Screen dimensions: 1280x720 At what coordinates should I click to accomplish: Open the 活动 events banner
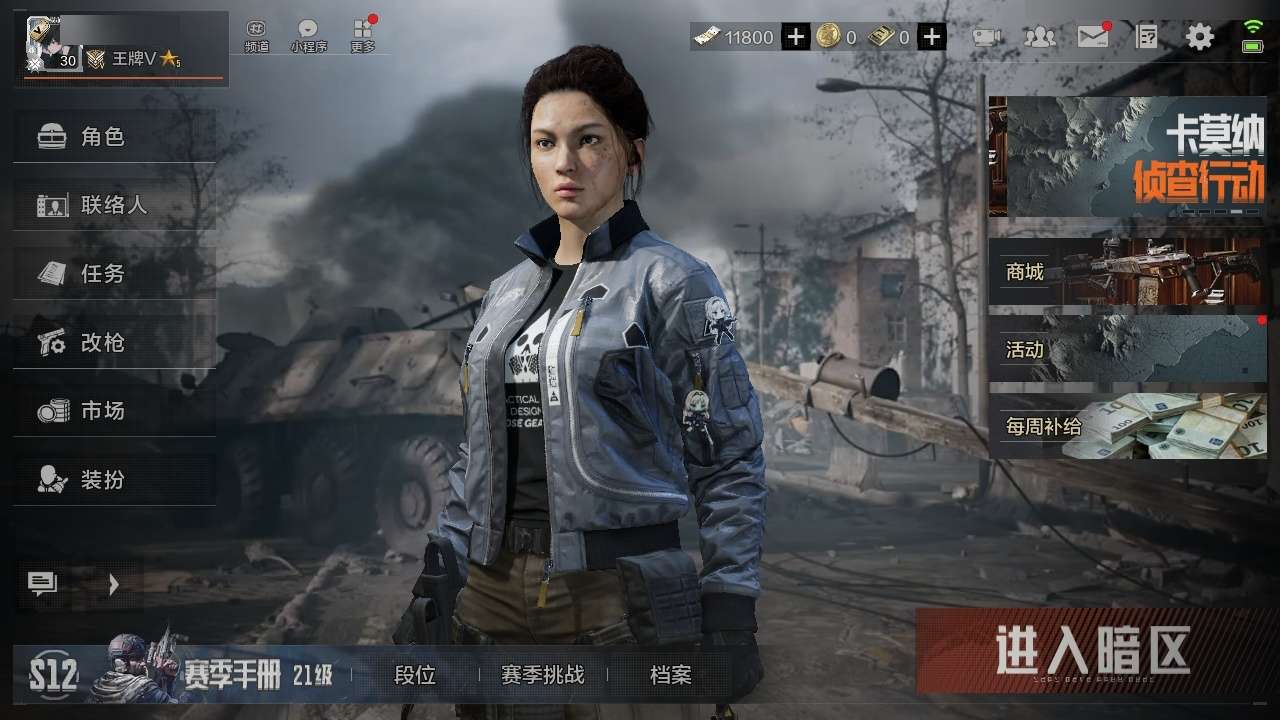point(1127,349)
